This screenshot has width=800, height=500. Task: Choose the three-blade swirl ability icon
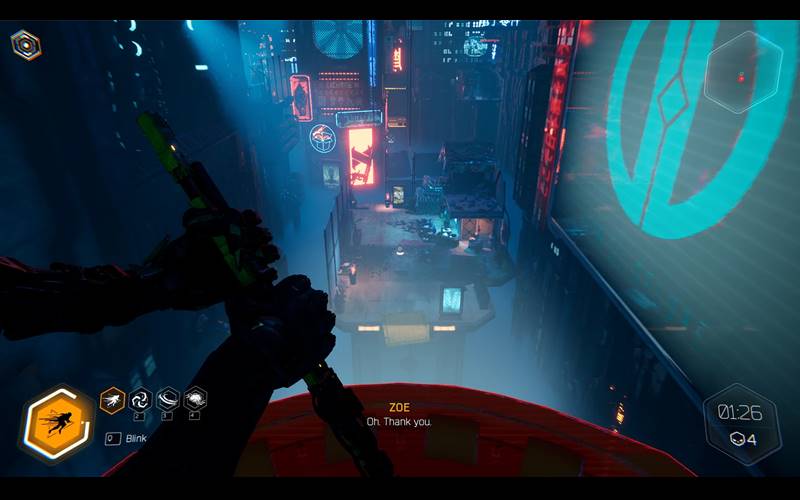point(140,400)
